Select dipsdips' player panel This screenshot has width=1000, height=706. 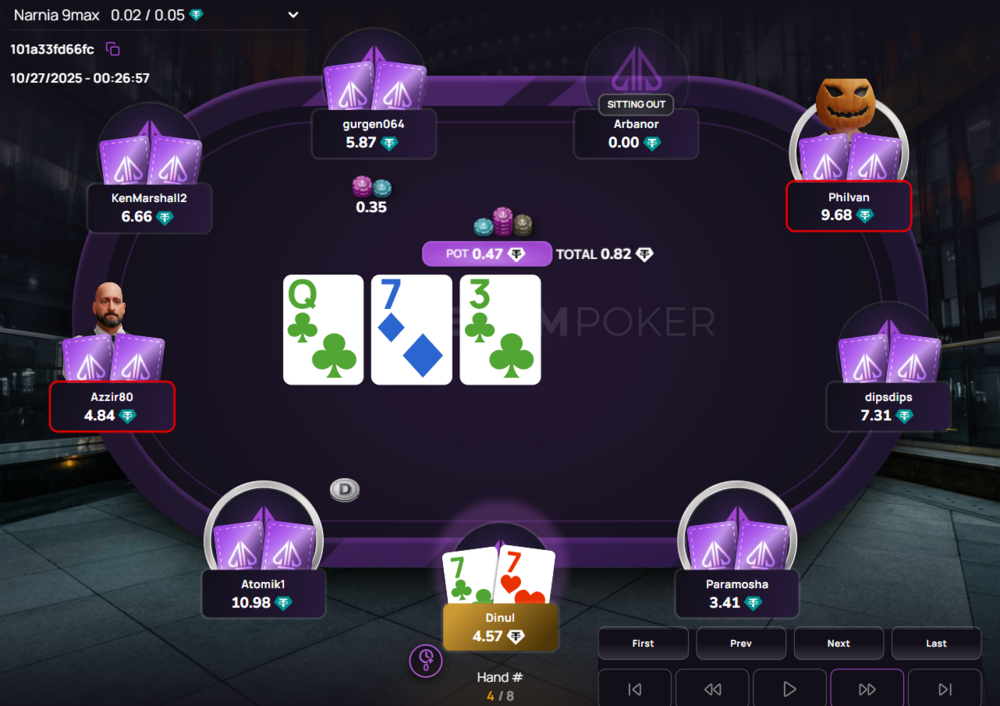tap(889, 406)
